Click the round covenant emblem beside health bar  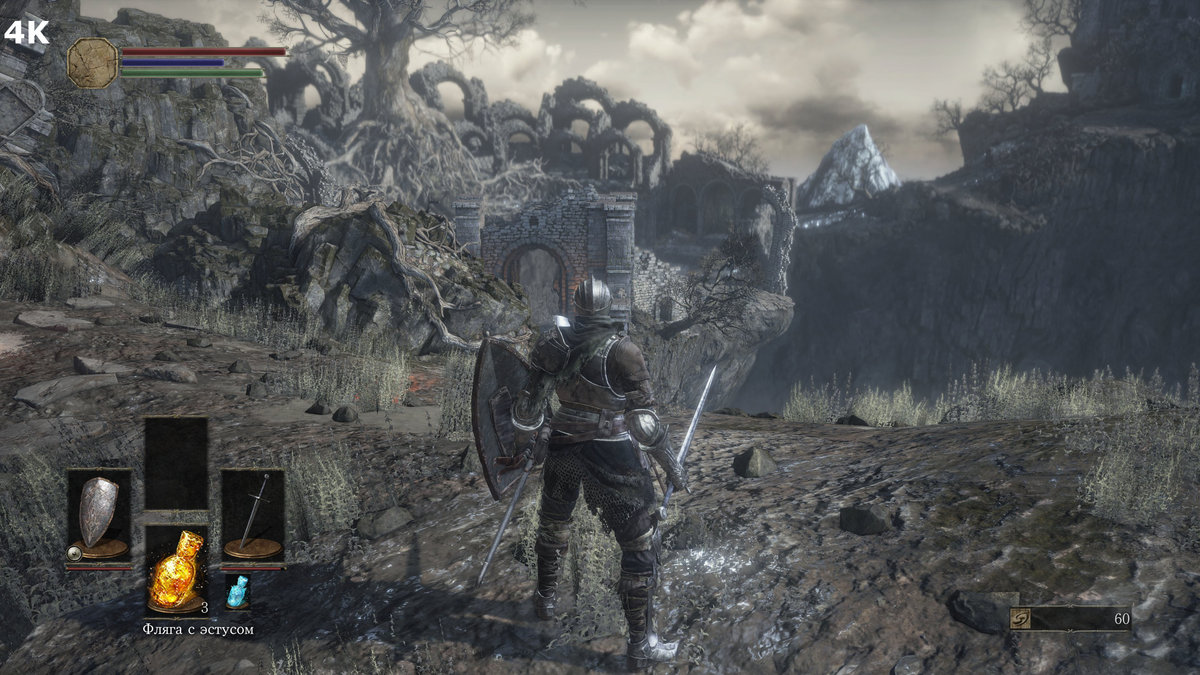(92, 62)
